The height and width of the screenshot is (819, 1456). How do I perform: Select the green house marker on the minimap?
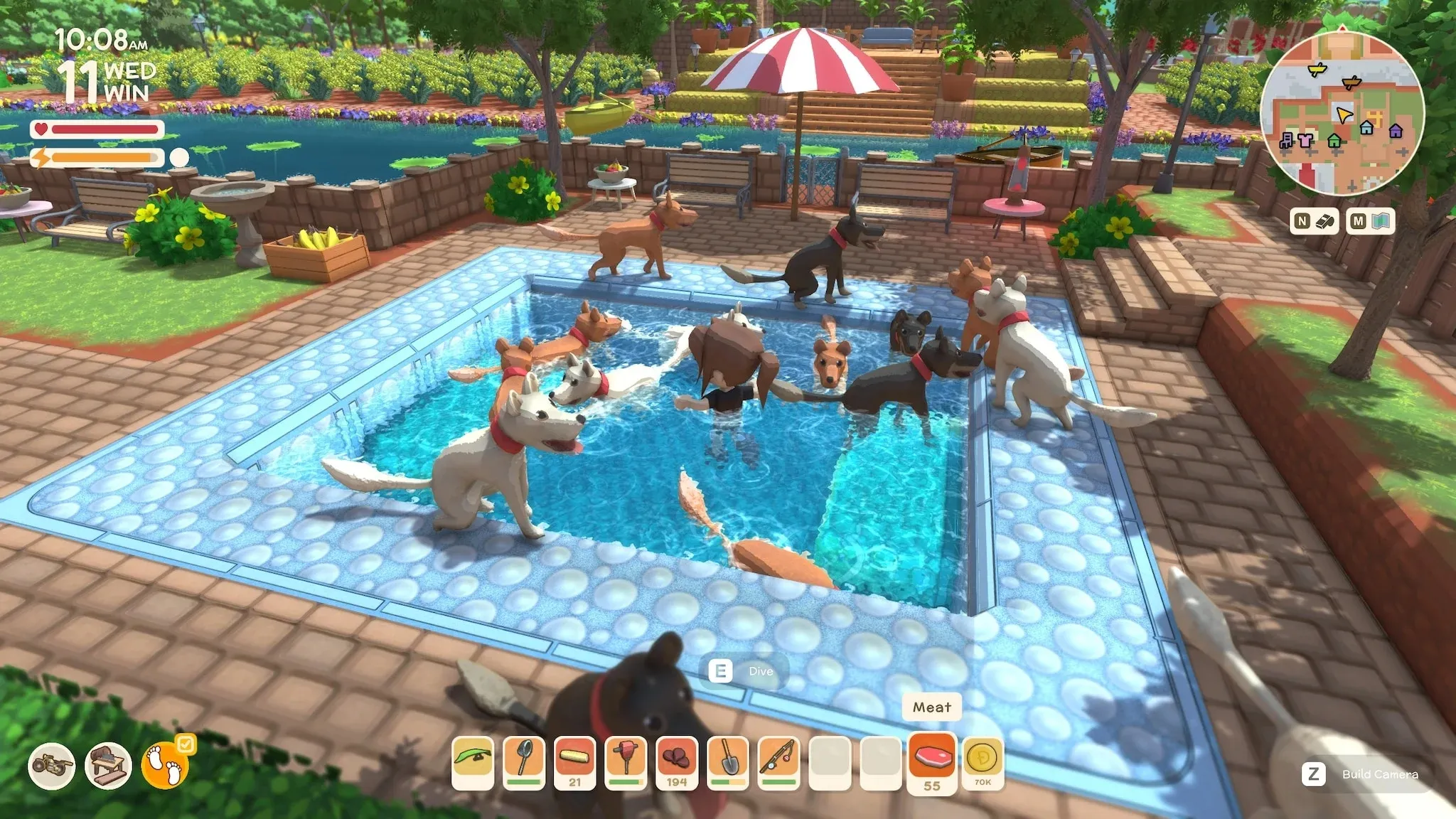[x=1334, y=141]
